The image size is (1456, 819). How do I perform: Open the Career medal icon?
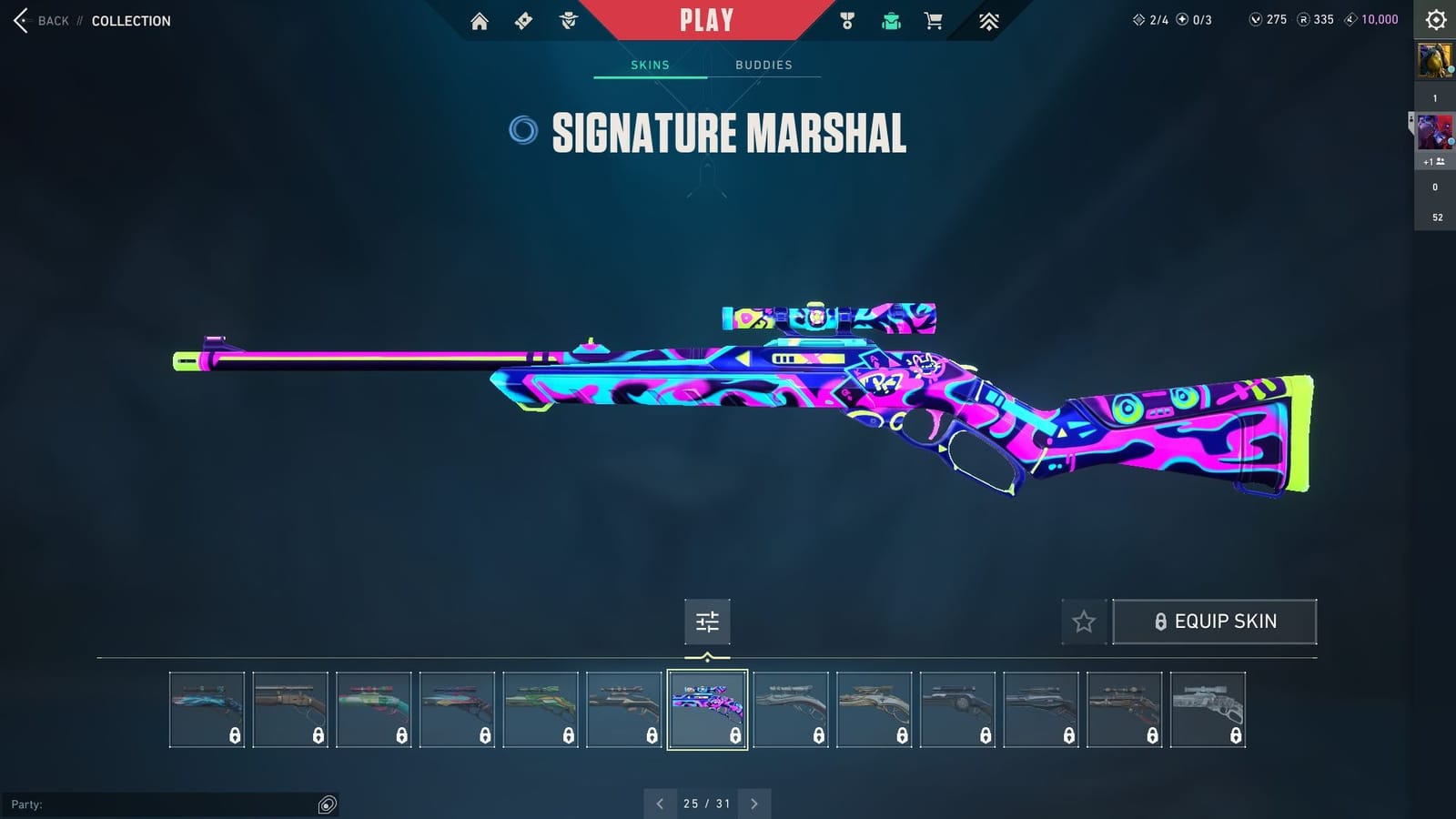tap(845, 19)
